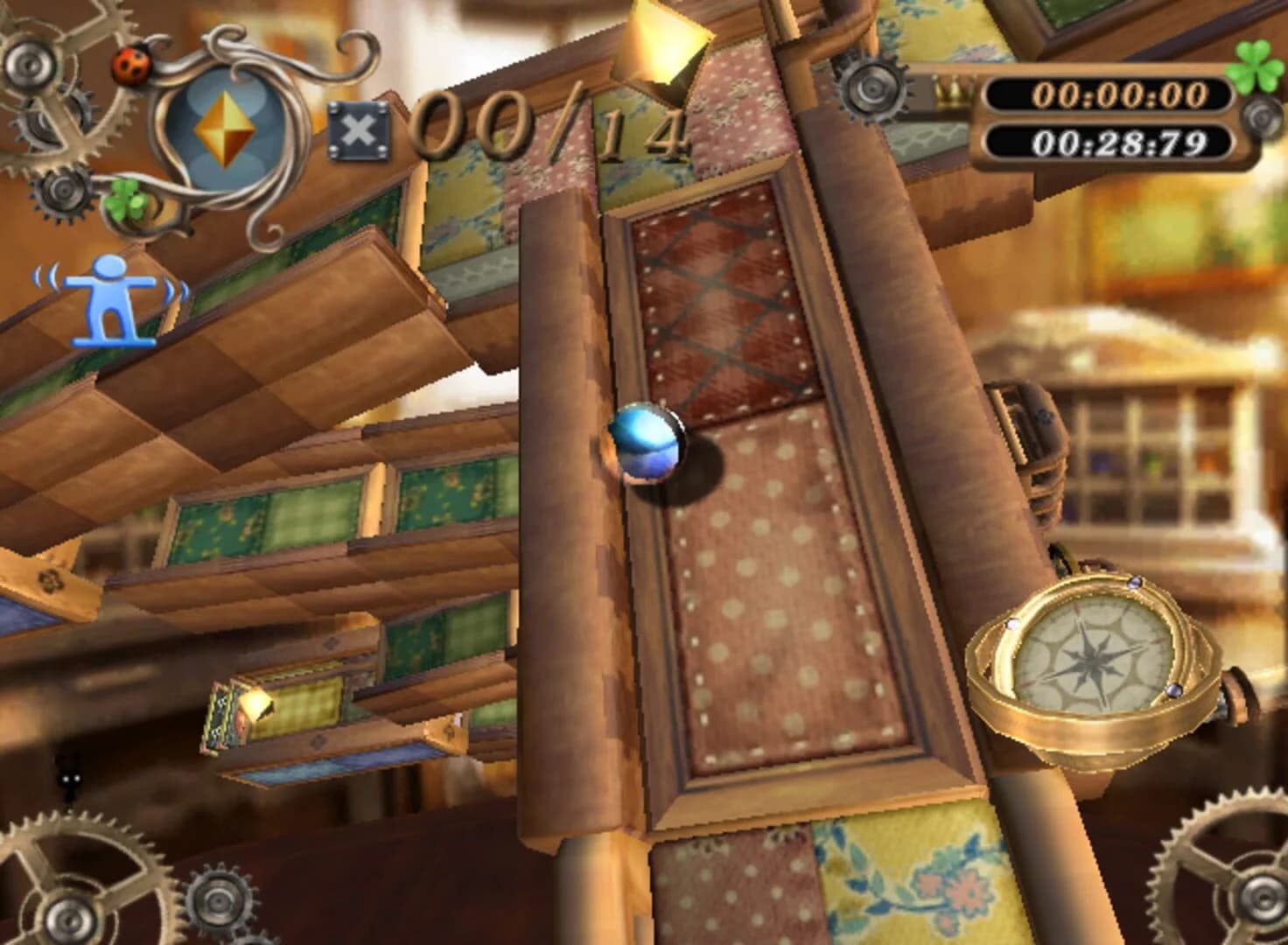Click the ladybug icon near the top left
1288x945 pixels.
131,65
